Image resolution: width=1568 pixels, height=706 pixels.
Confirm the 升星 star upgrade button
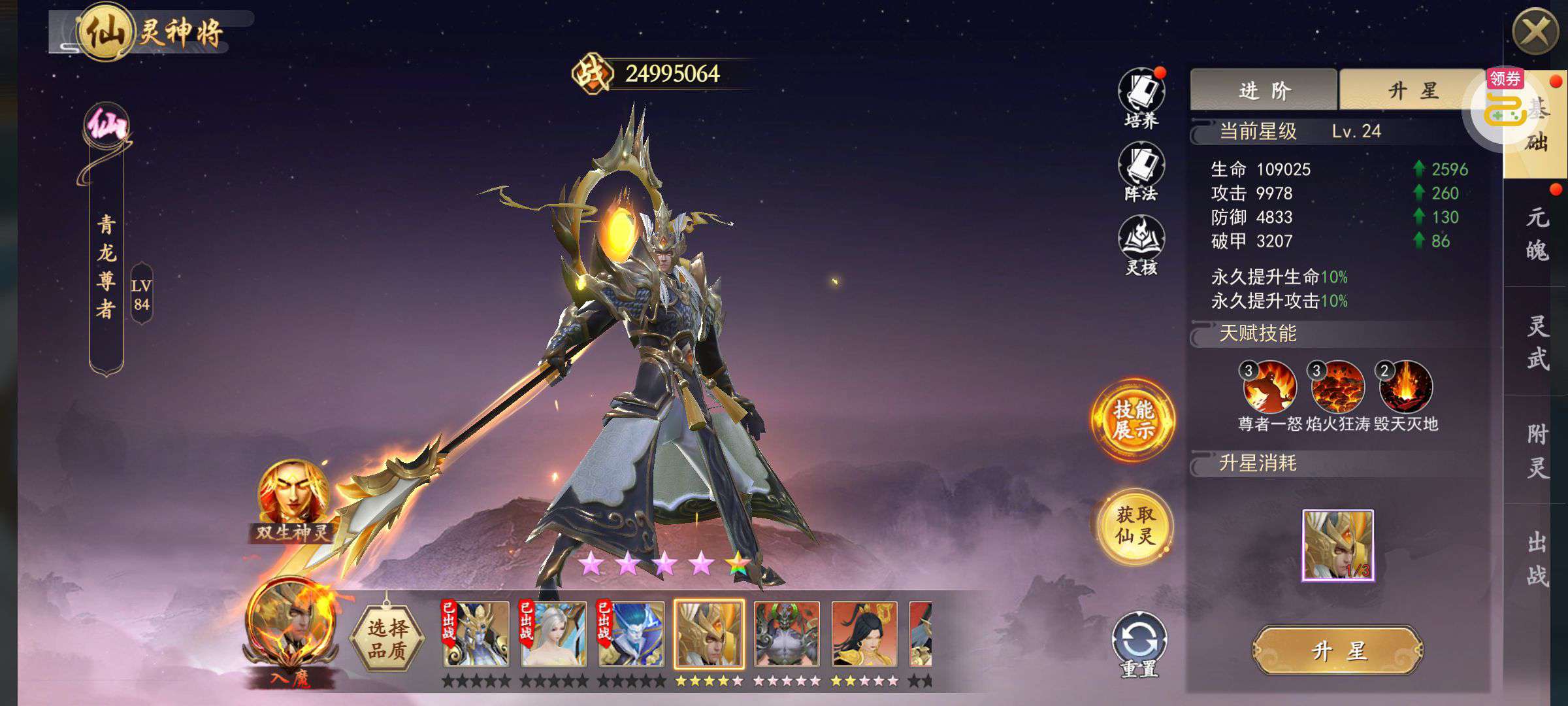(1337, 650)
